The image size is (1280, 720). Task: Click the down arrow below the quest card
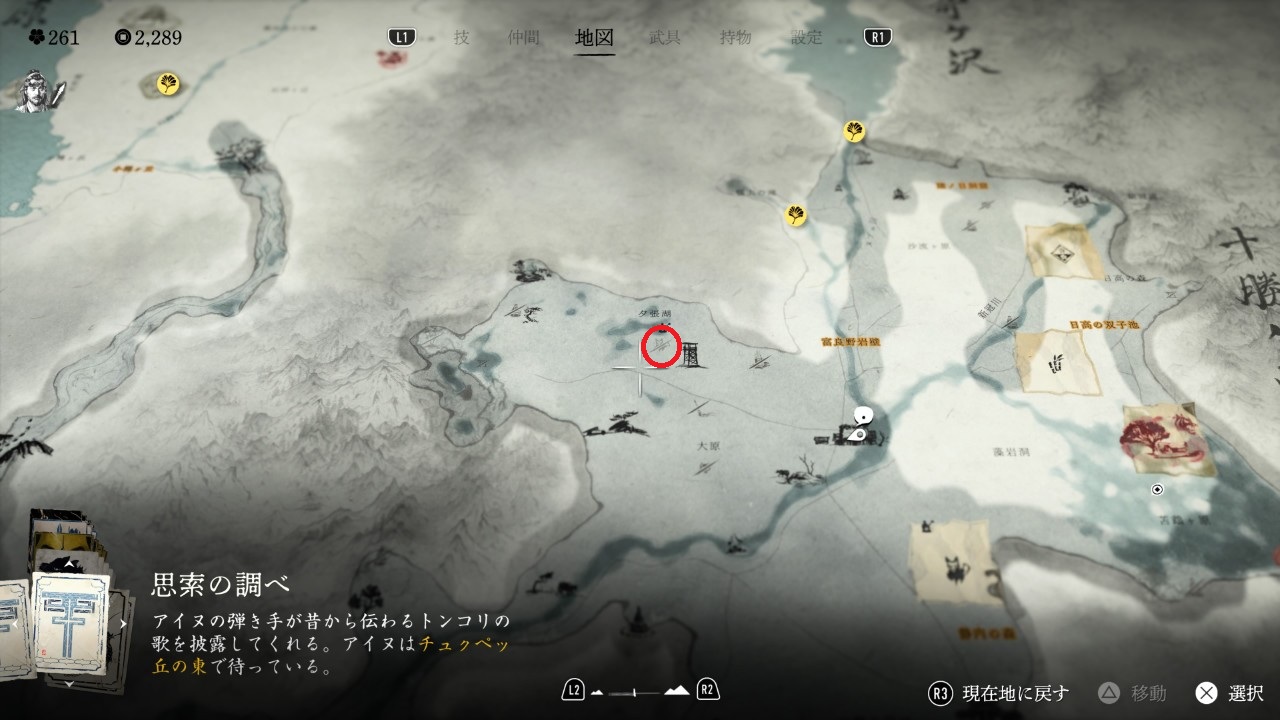tap(68, 684)
